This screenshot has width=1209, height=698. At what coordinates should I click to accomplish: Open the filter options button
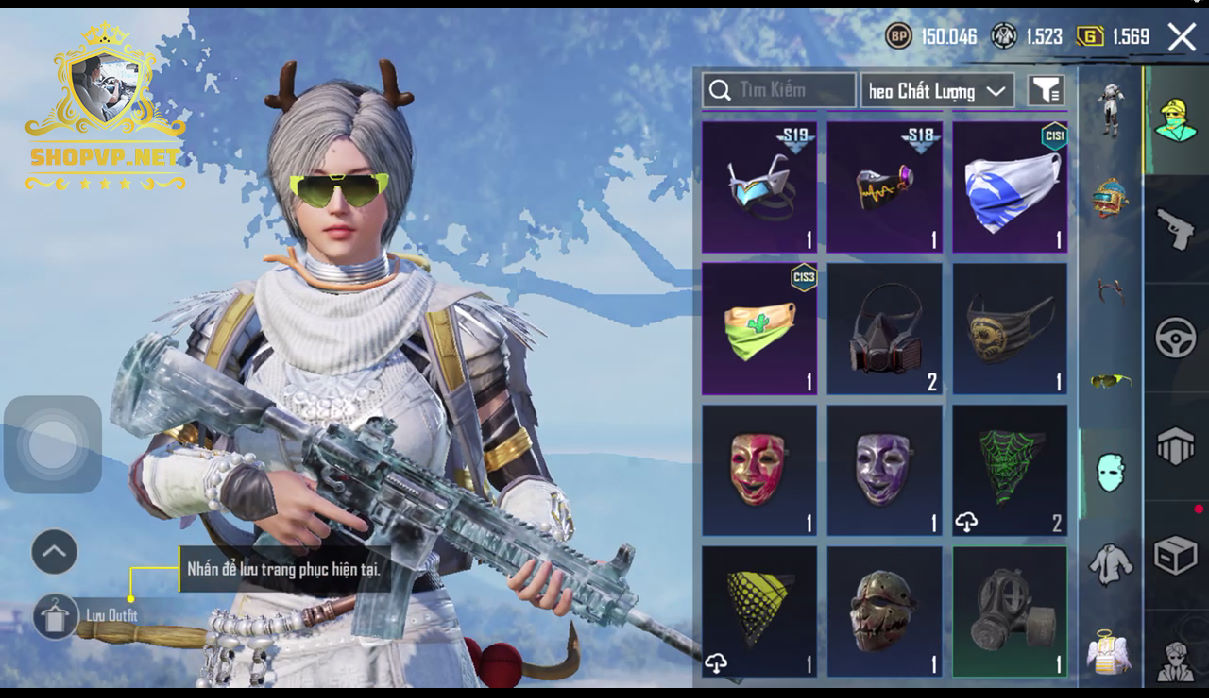[1046, 91]
